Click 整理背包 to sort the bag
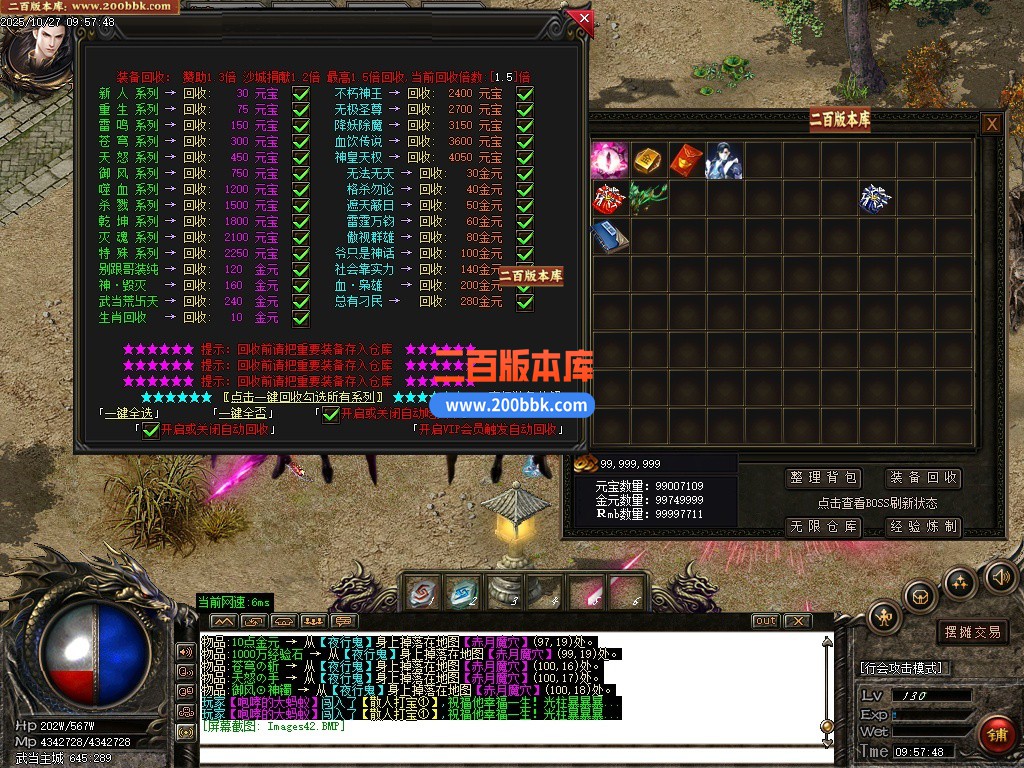 [823, 478]
